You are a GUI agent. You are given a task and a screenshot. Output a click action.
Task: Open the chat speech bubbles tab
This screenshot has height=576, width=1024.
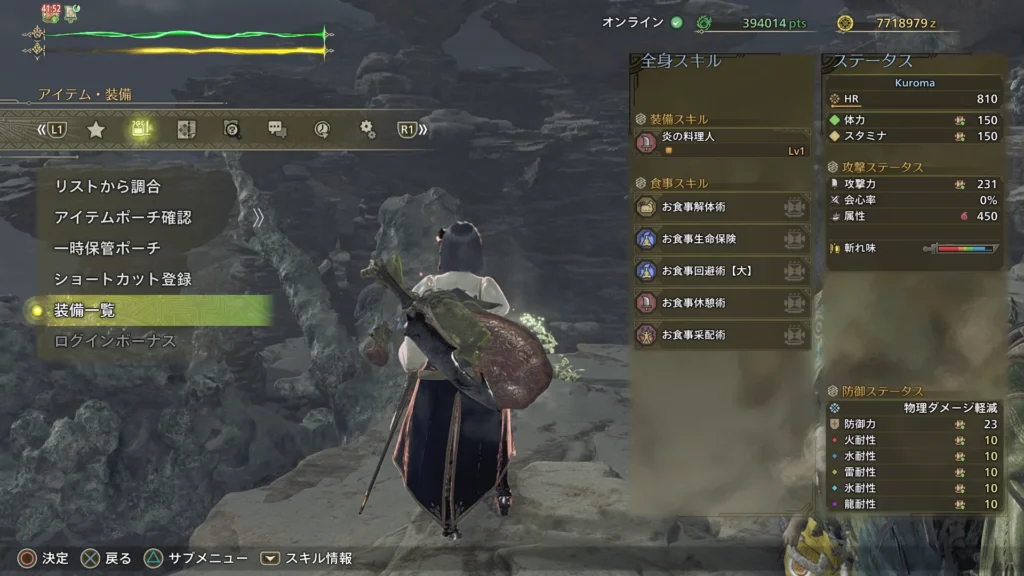(277, 129)
